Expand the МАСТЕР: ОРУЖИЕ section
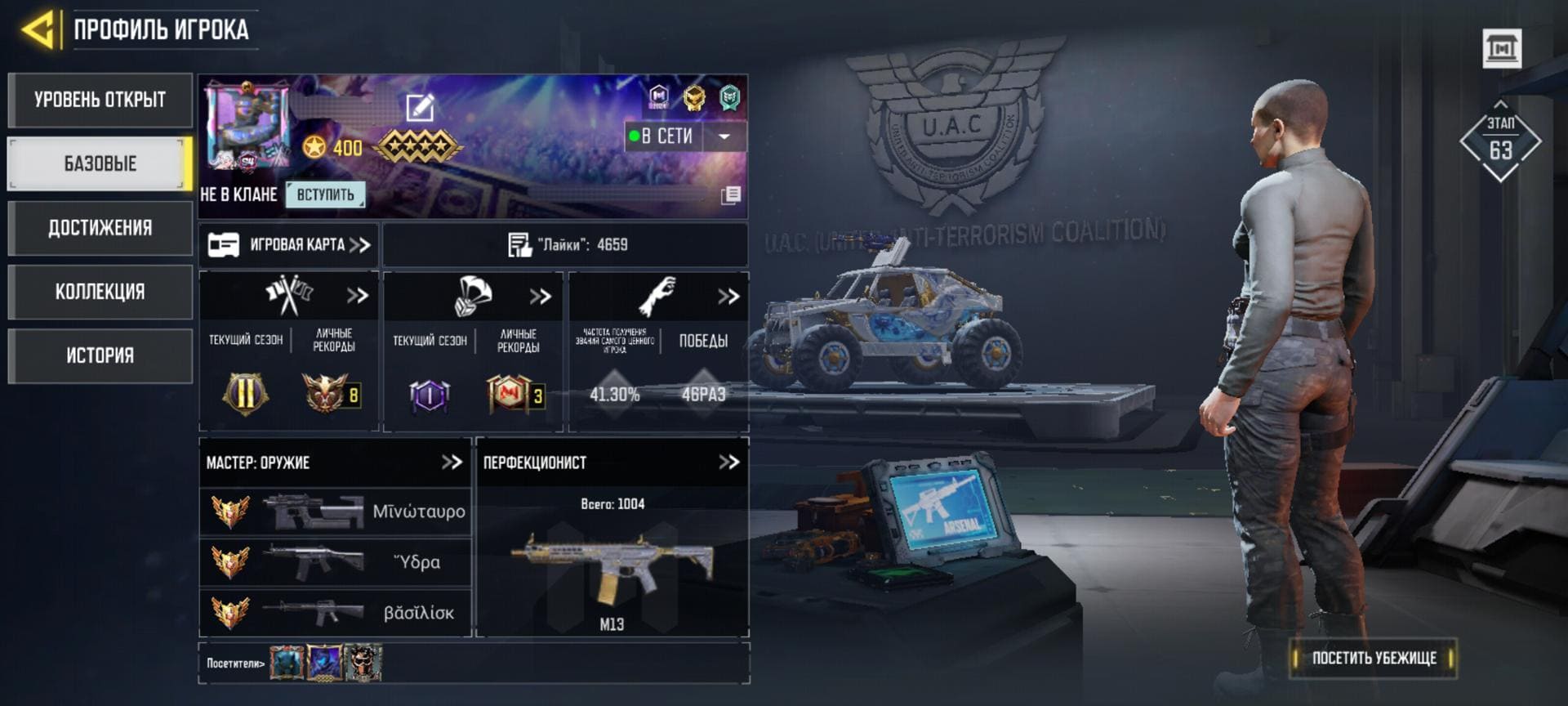 pyautogui.click(x=452, y=462)
